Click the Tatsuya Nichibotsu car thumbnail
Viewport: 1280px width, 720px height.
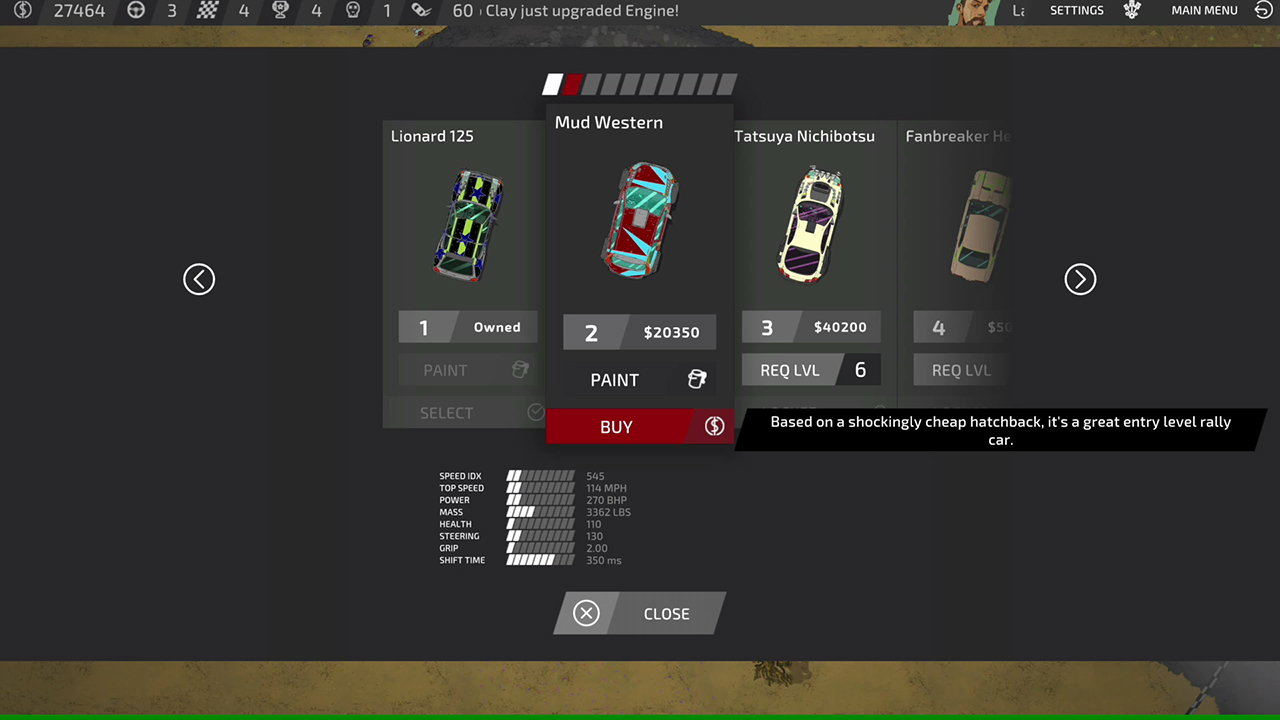point(810,222)
